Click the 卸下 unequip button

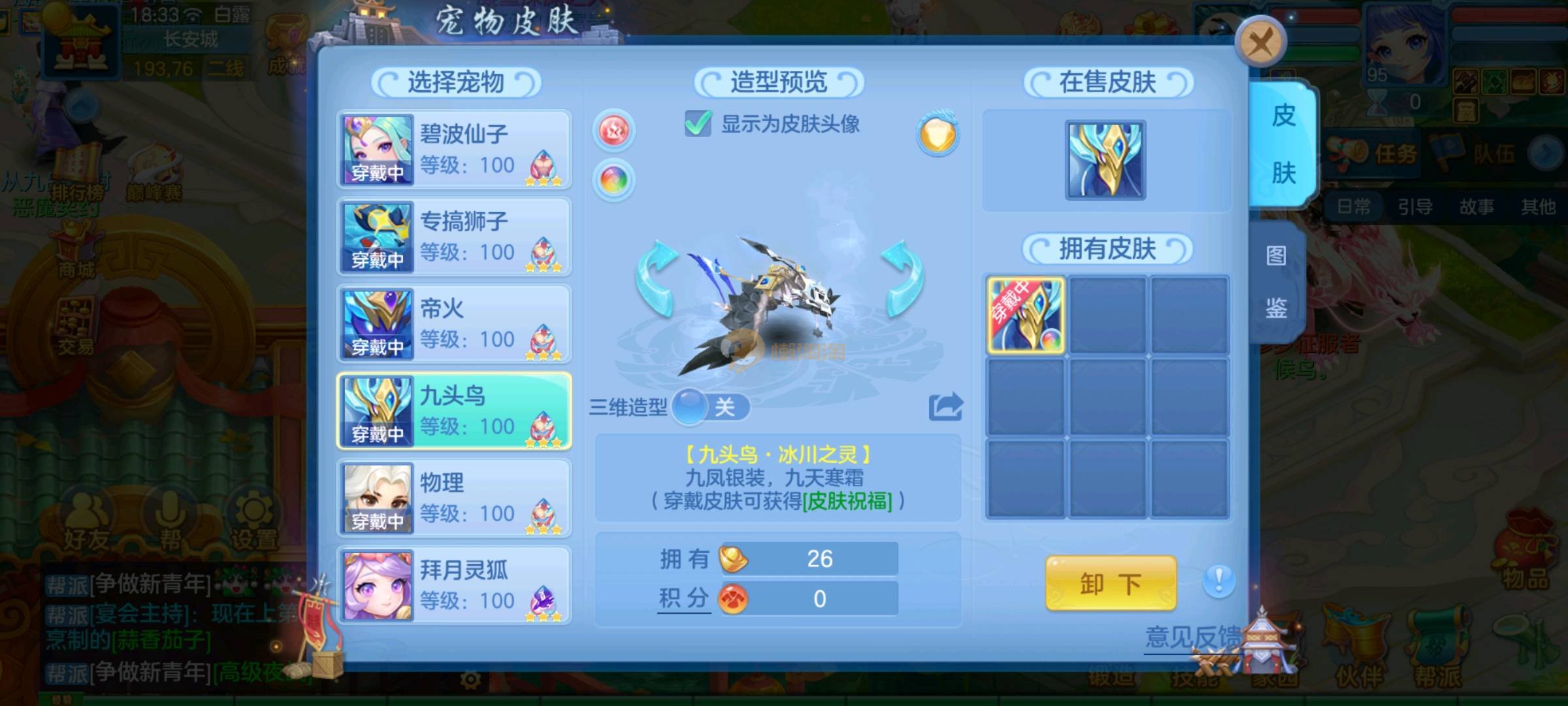pyautogui.click(x=1110, y=583)
